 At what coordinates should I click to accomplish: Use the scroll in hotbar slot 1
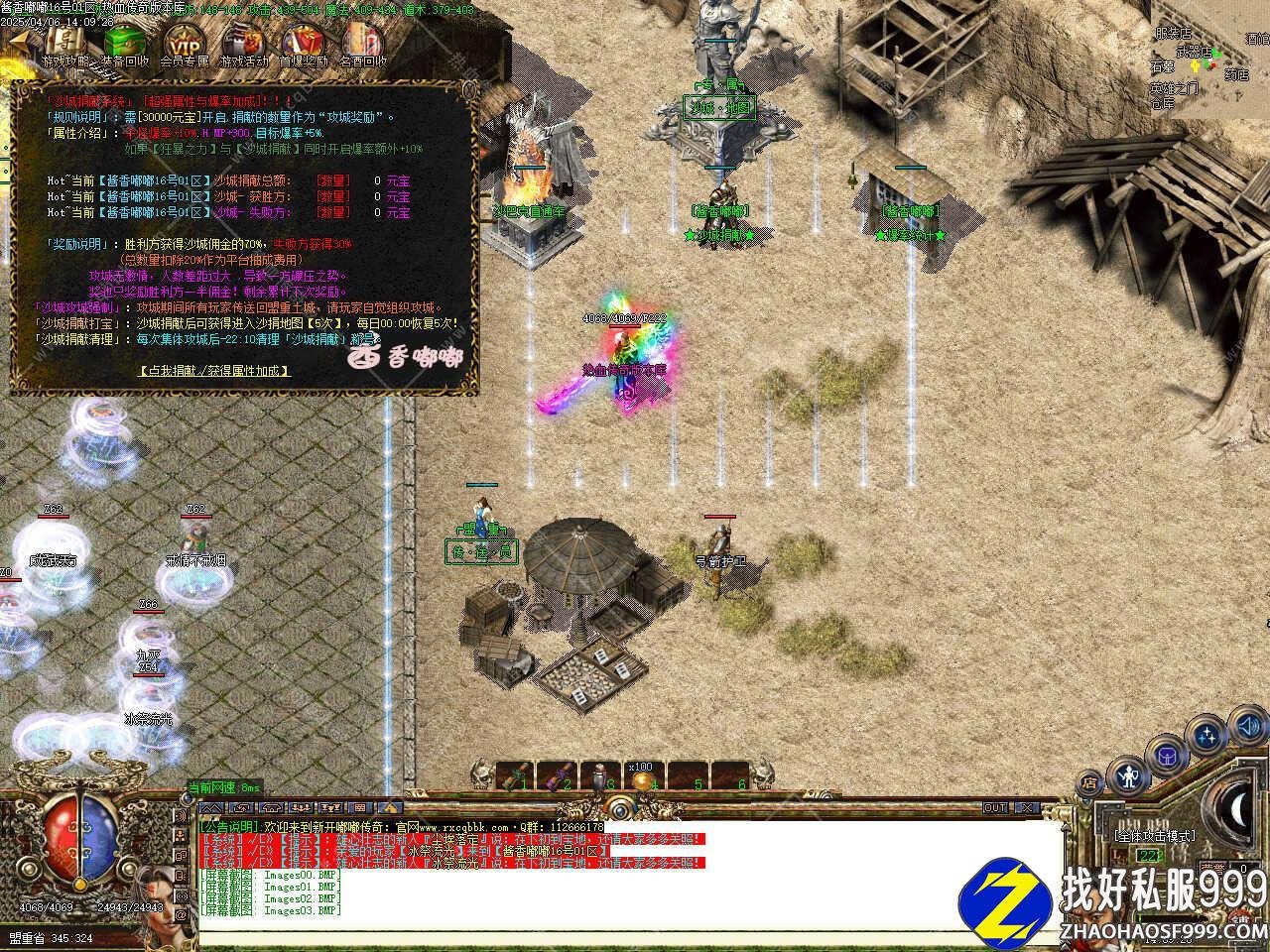[517, 776]
